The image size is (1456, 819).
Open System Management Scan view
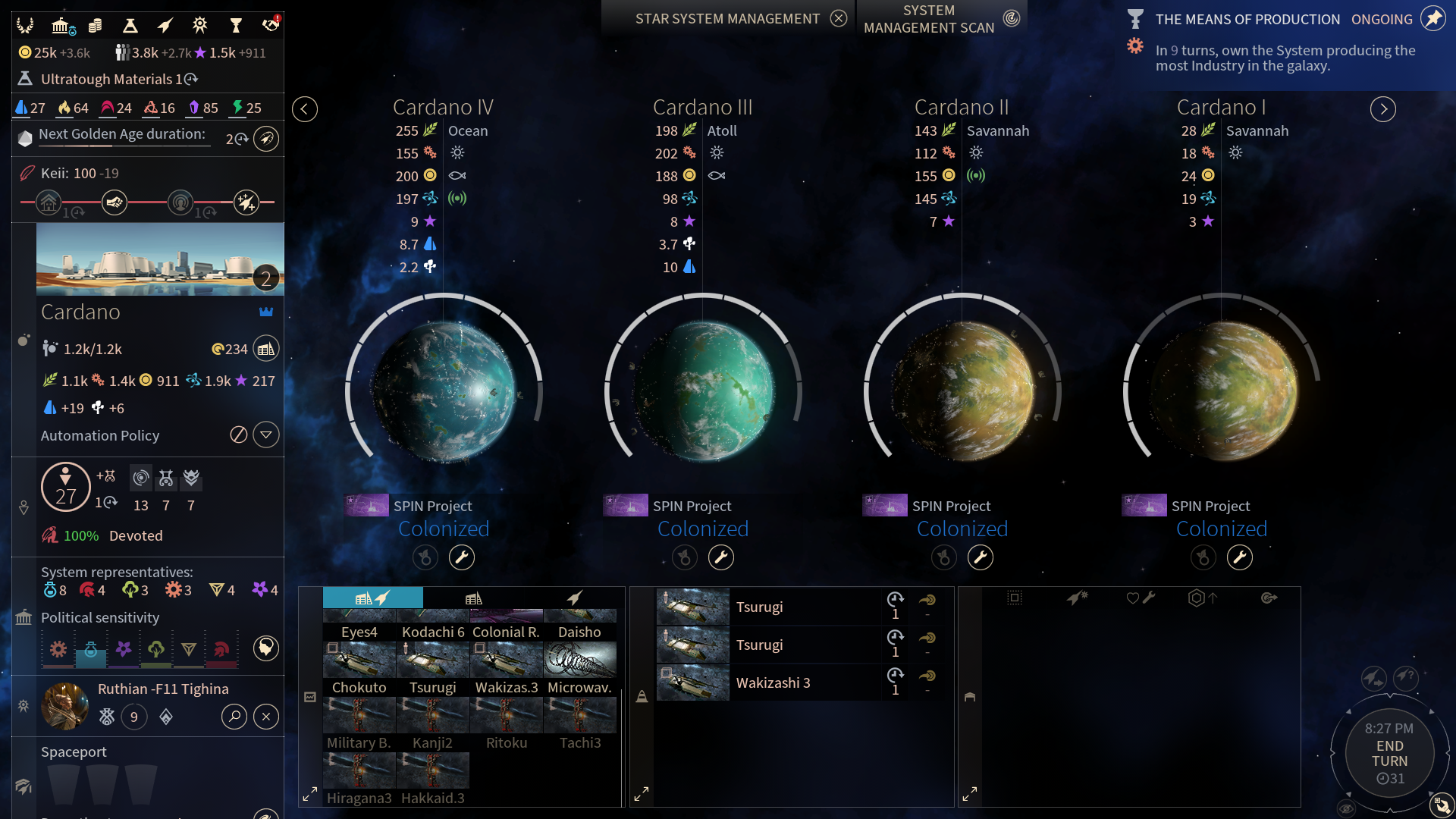click(x=1011, y=19)
